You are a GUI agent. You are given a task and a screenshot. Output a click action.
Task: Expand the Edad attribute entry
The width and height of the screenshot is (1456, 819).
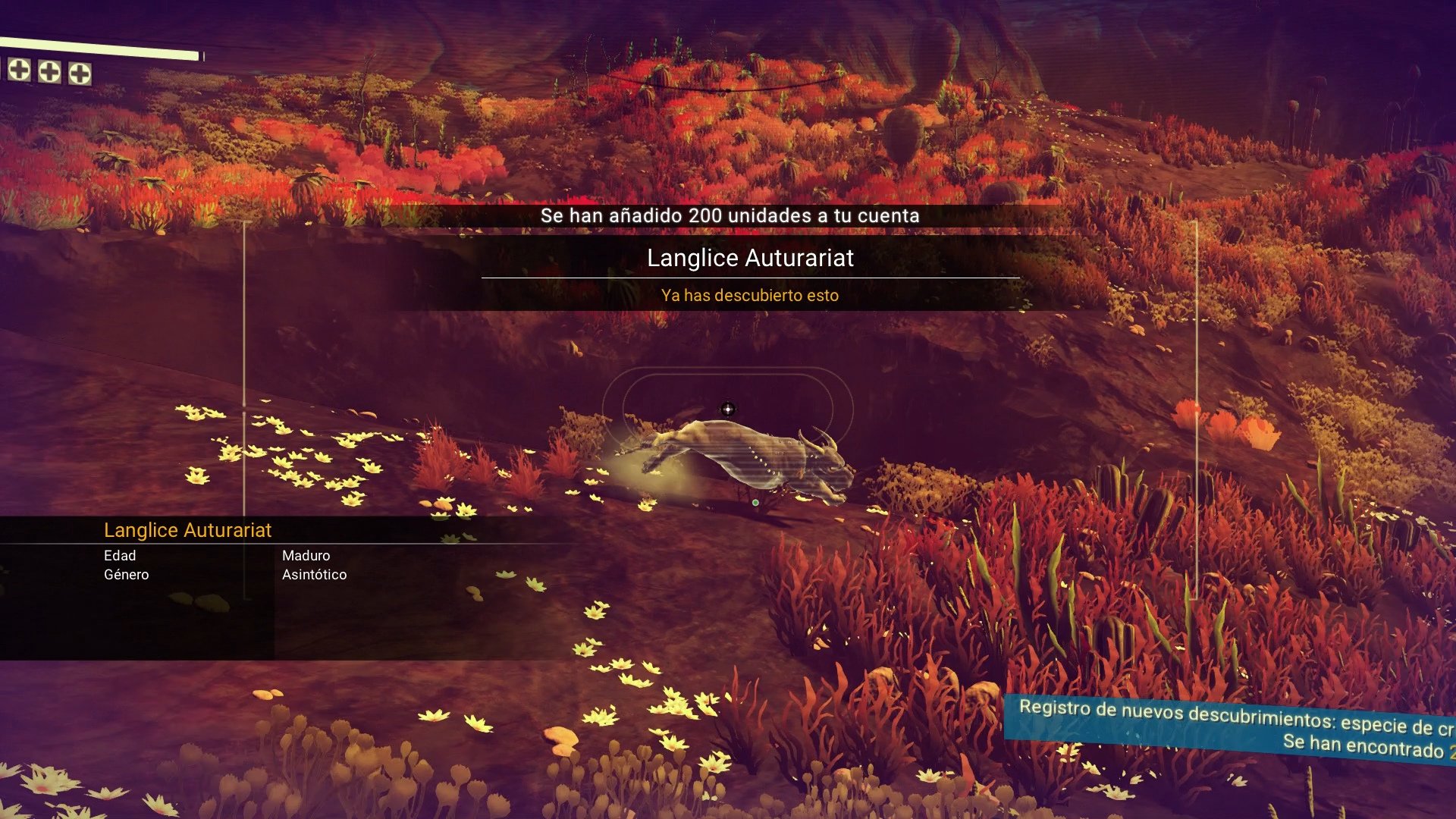coord(120,555)
